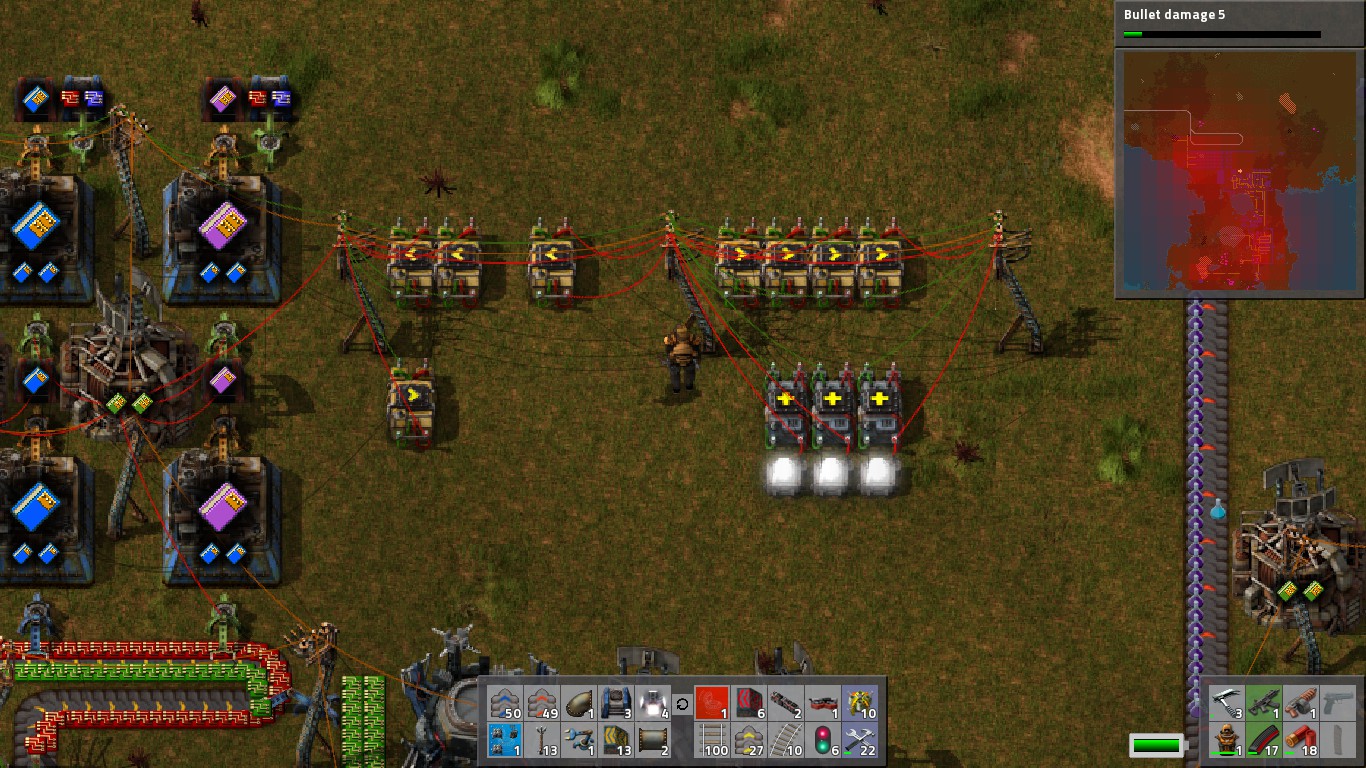Viewport: 1366px width, 768px height.
Task: Select the blue blueprint slot
Action: point(507,740)
